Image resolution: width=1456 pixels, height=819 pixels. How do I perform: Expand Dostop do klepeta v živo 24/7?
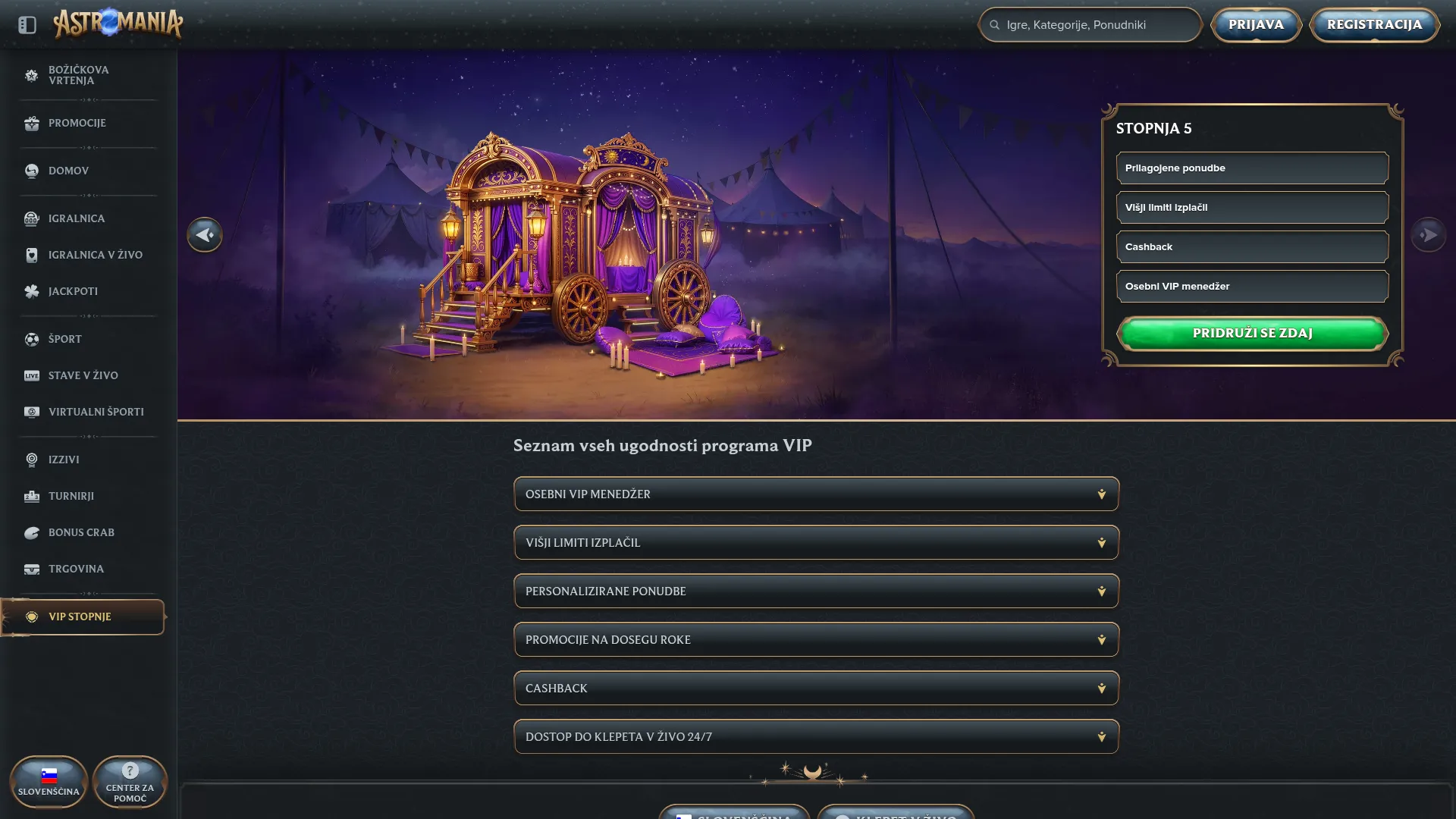tap(816, 737)
